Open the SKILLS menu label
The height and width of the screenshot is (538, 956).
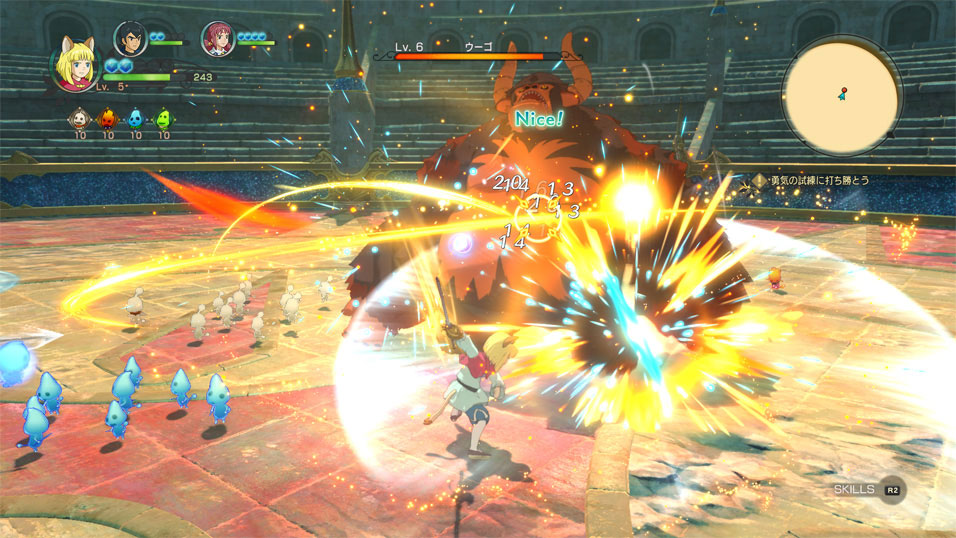click(854, 489)
